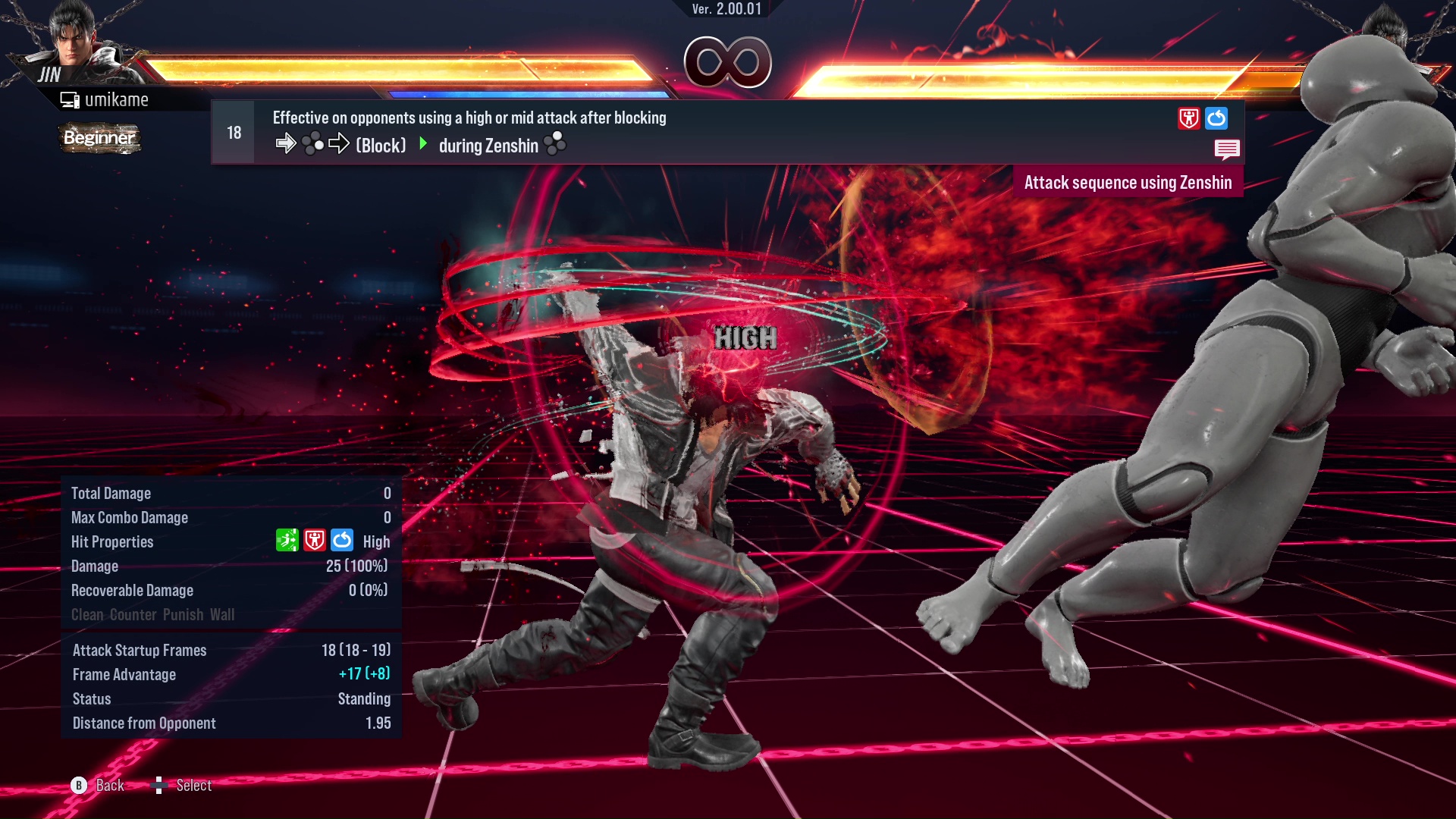Click the green launcher icon in Hit Properties
Viewport: 1456px width, 819px height.
[286, 541]
